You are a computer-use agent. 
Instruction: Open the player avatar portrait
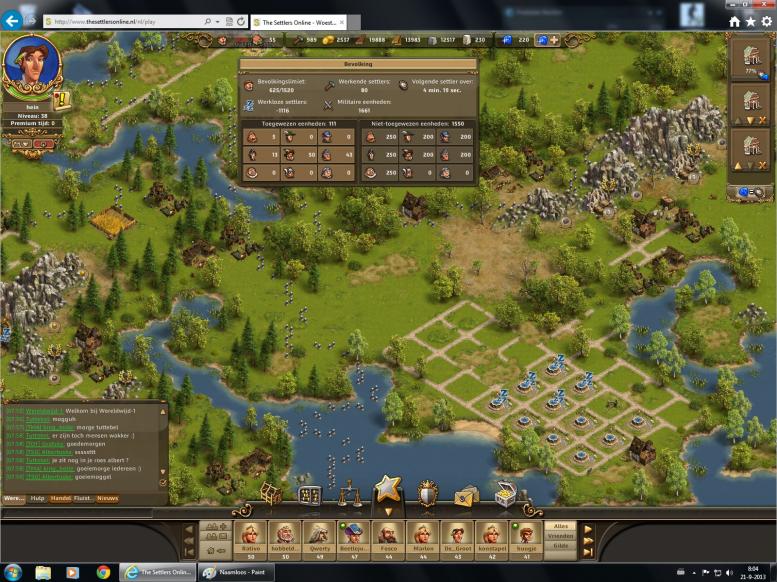[x=34, y=62]
